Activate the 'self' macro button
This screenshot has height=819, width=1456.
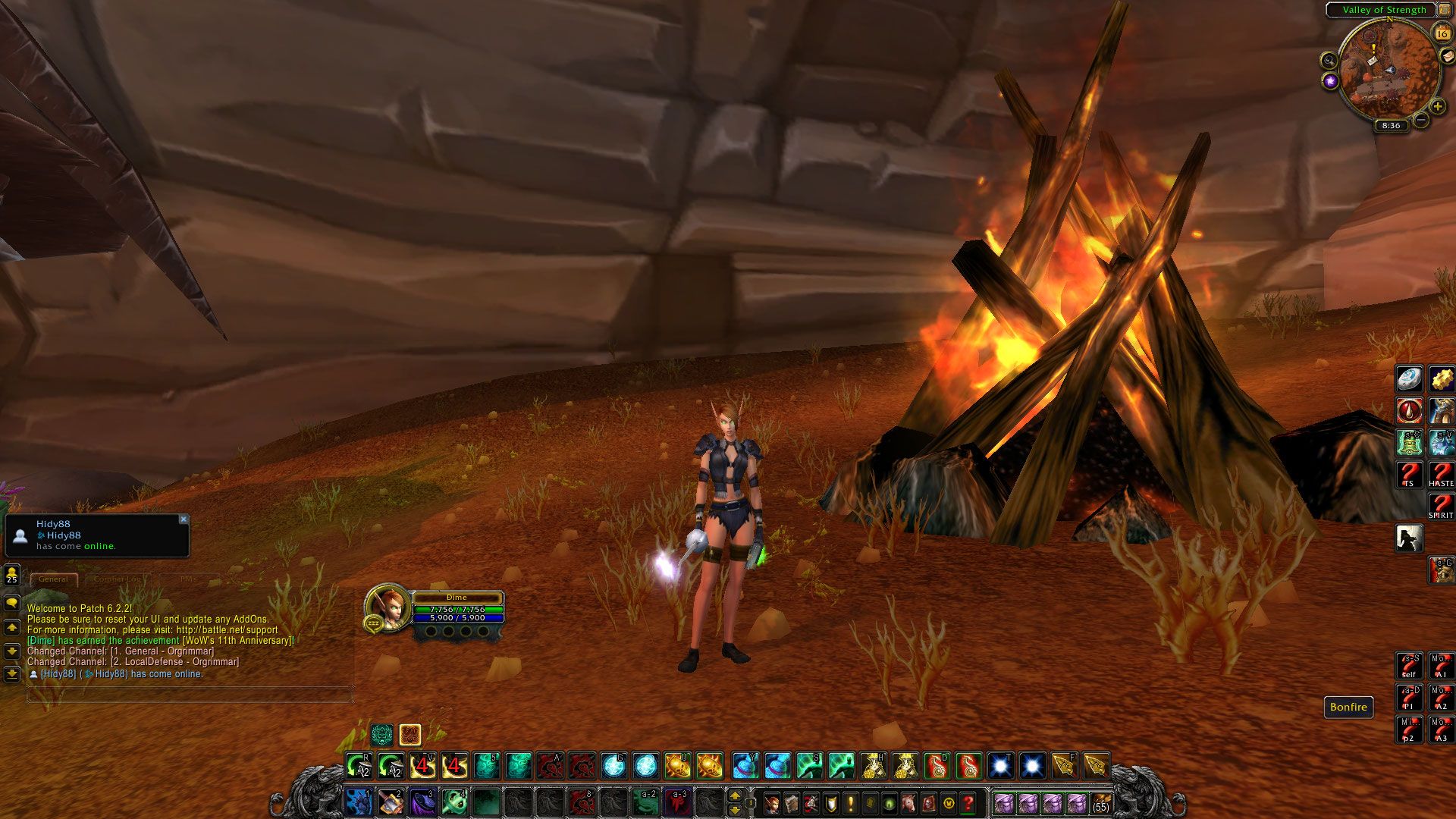coord(1409,666)
